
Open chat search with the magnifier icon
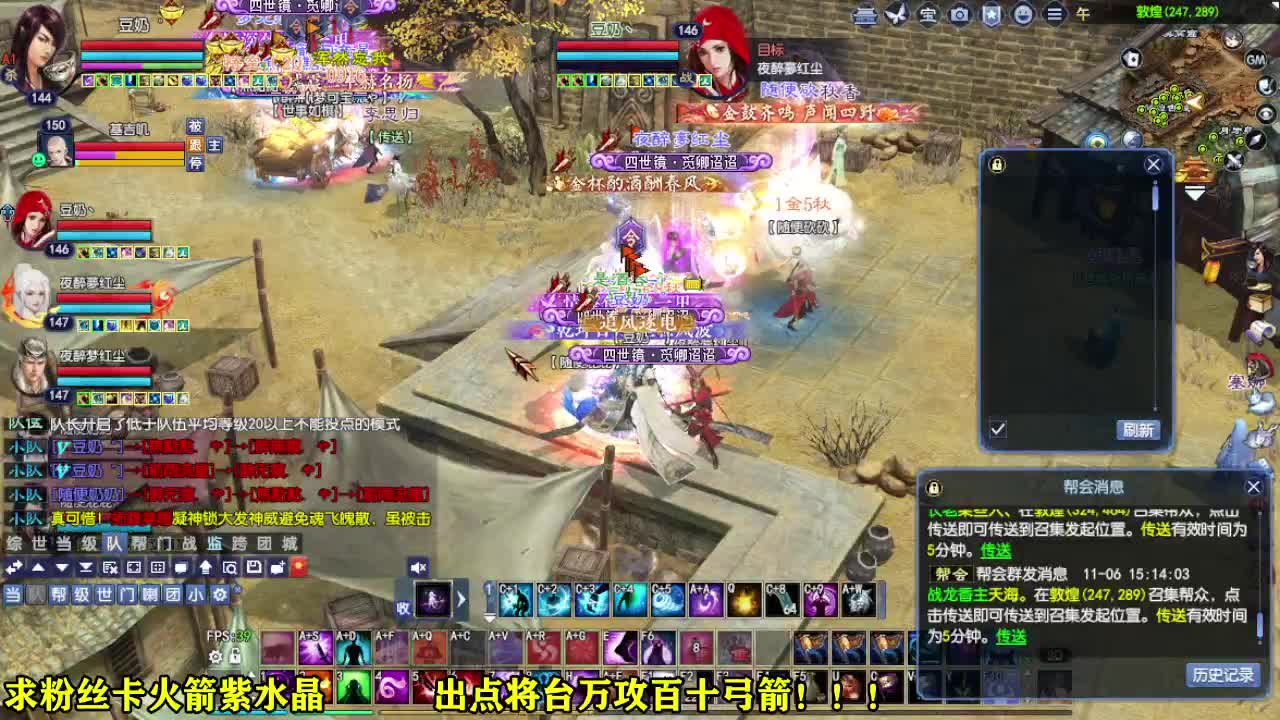coord(230,566)
